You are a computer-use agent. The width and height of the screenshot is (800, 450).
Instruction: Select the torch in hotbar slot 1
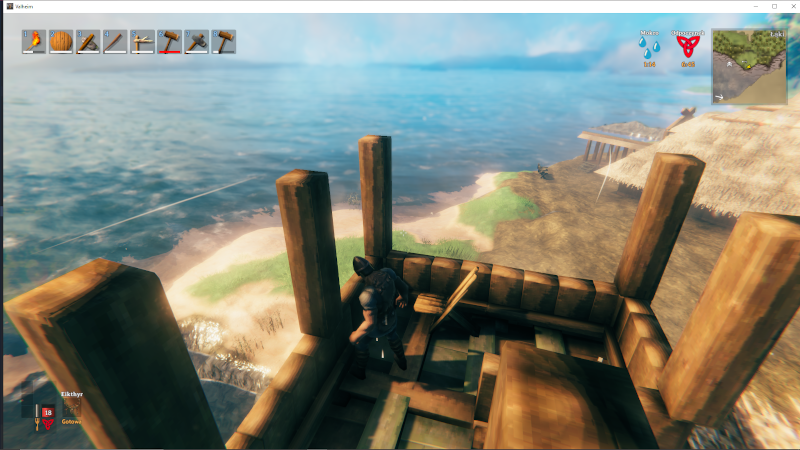point(34,41)
